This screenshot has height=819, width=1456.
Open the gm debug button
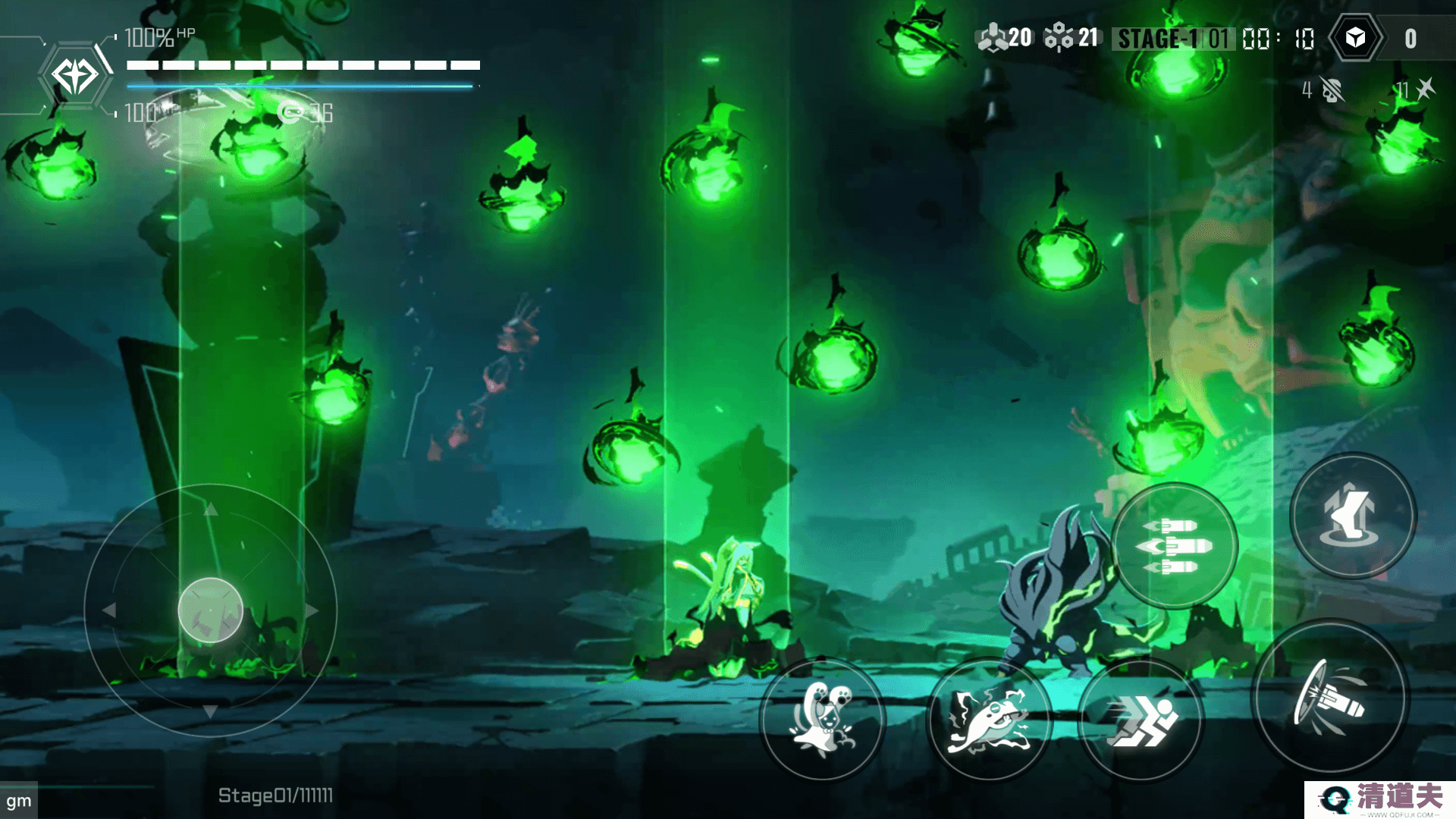[19, 801]
